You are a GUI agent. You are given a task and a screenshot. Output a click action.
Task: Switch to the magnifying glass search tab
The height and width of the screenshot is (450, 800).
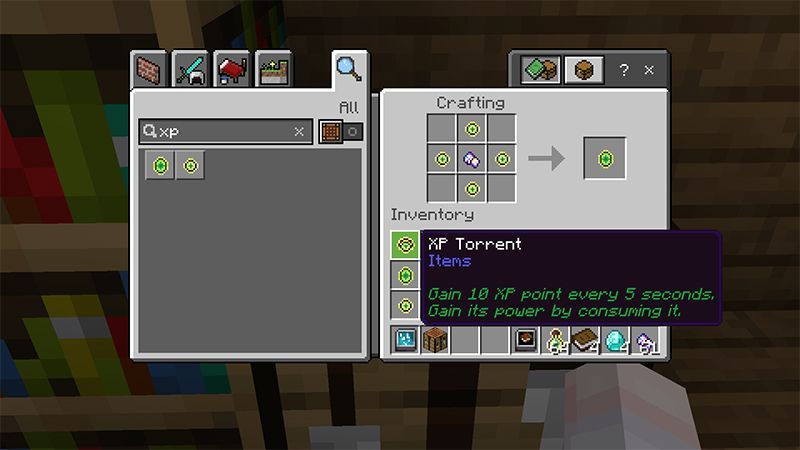pyautogui.click(x=347, y=68)
